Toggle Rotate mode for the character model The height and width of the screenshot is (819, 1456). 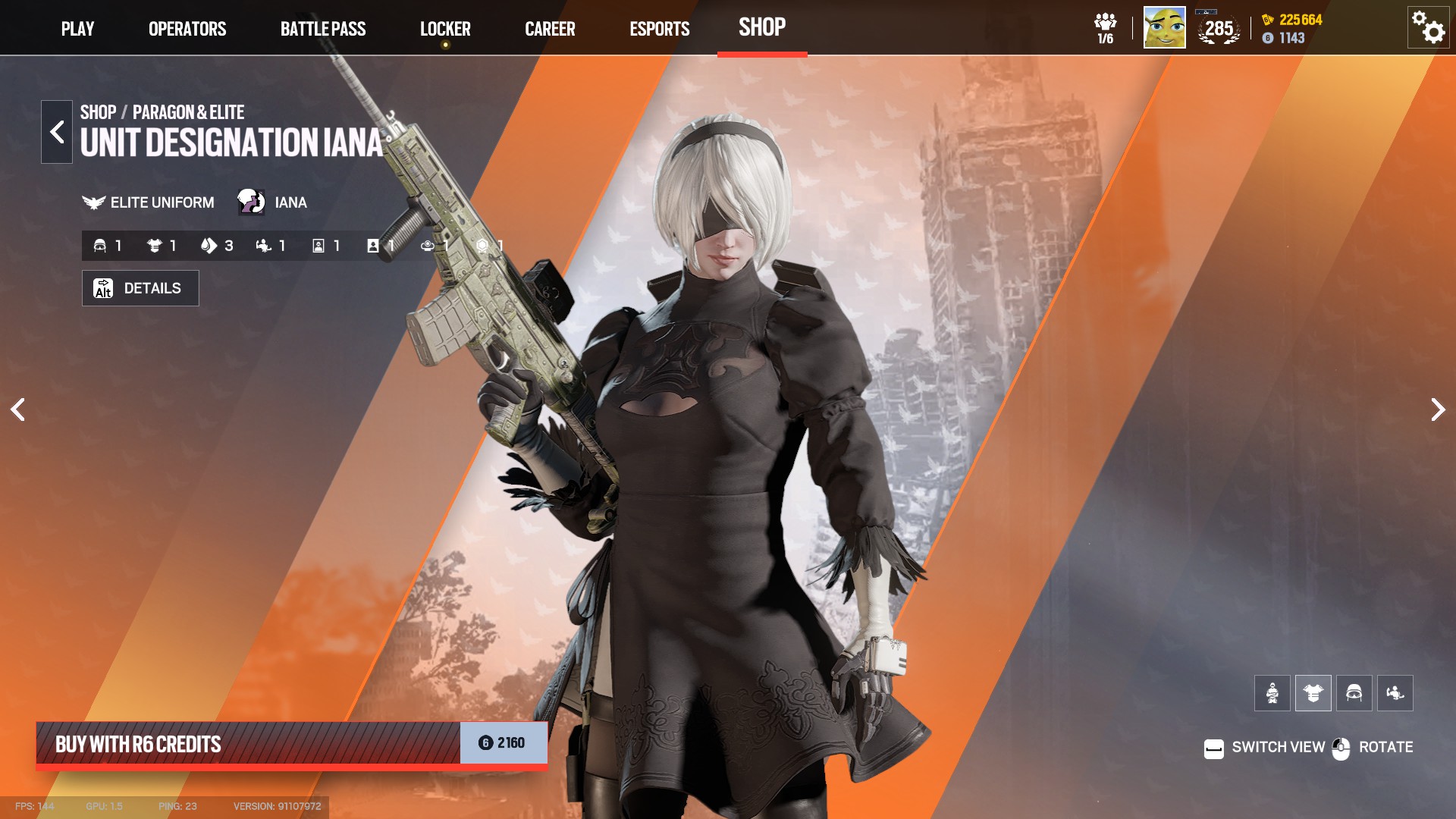[1342, 747]
